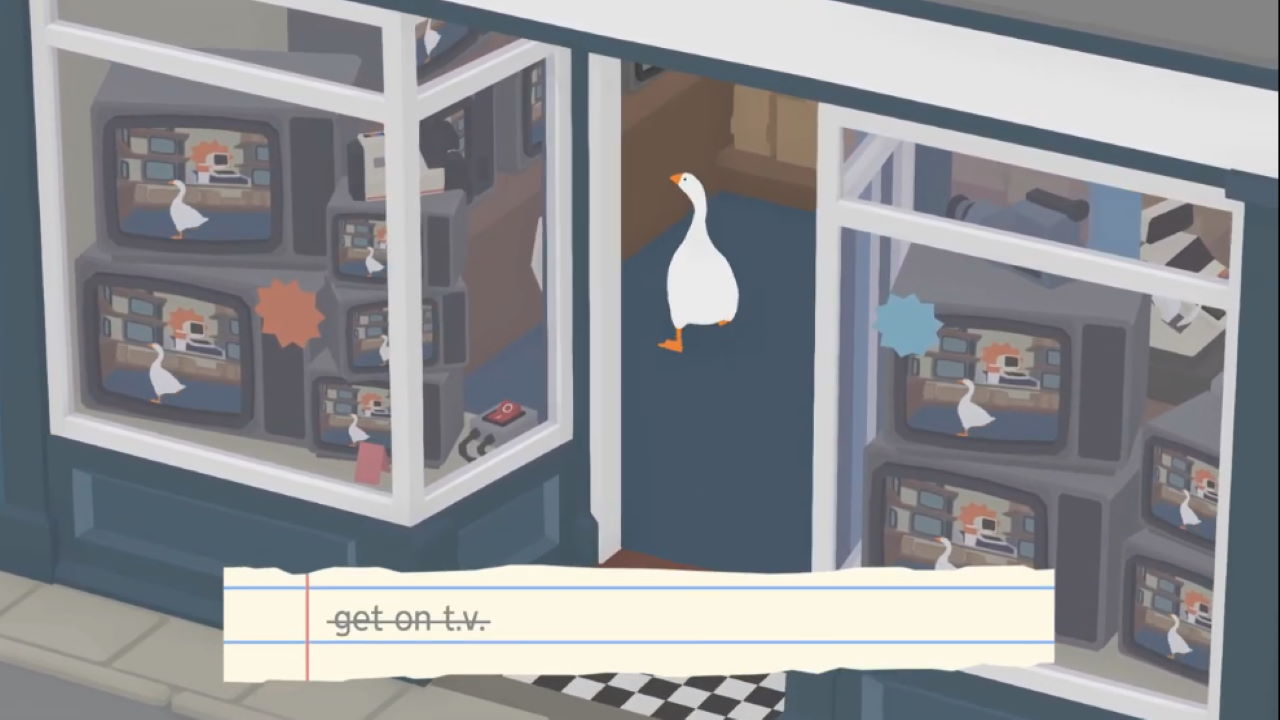Screen dimensions: 1280x720
Task: Flip the red power switch near the window
Action: pyautogui.click(x=505, y=412)
